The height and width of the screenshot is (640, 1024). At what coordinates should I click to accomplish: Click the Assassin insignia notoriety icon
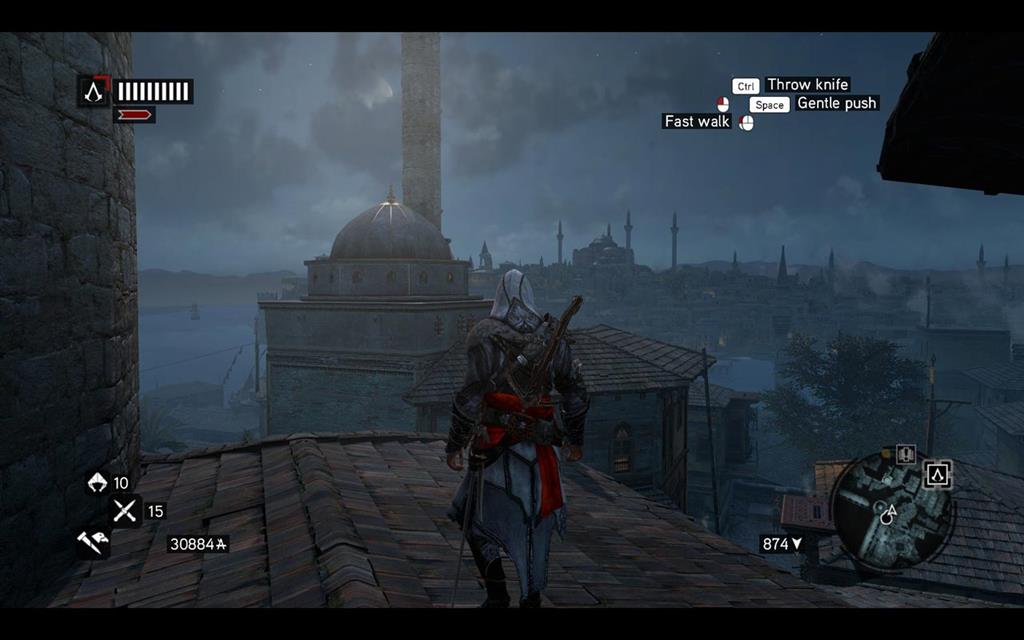click(94, 92)
